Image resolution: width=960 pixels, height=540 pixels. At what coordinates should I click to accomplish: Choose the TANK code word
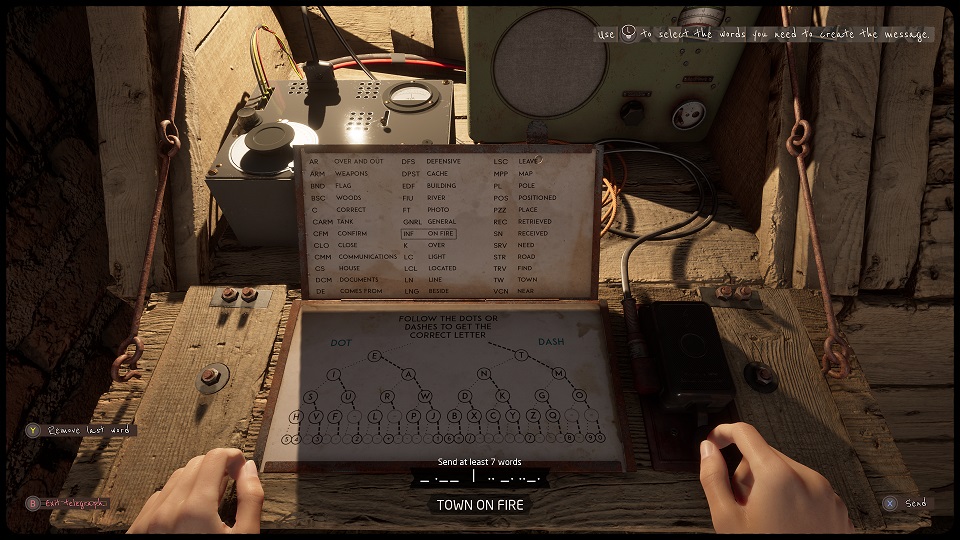[347, 220]
